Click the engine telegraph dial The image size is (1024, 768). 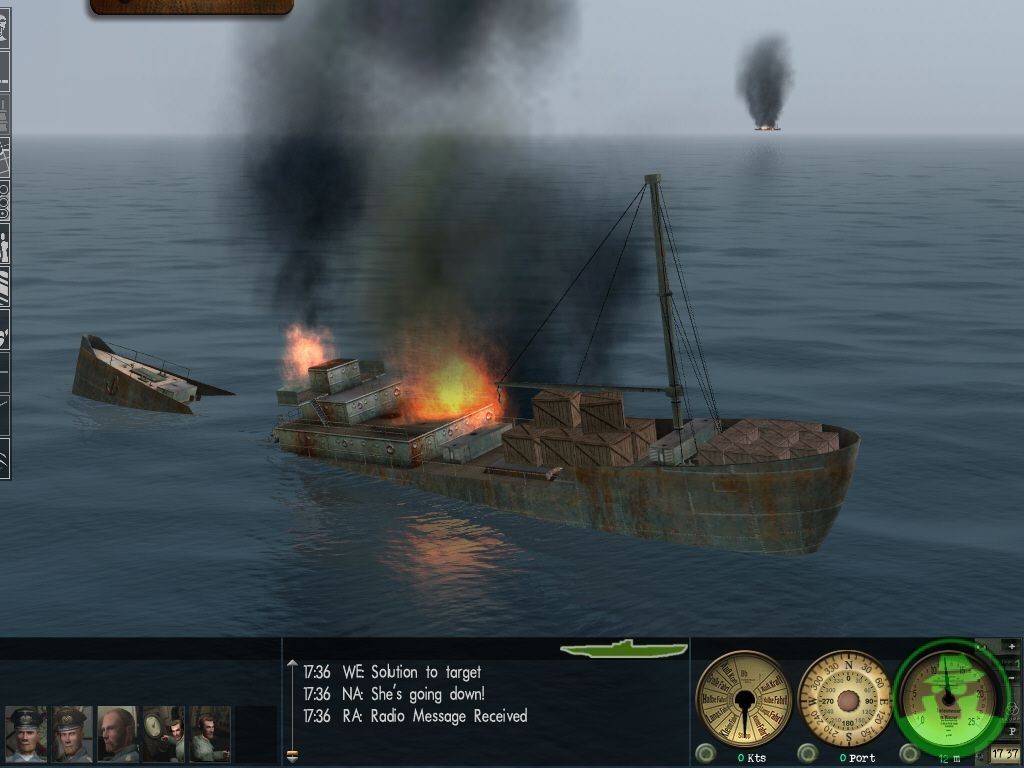[x=743, y=699]
